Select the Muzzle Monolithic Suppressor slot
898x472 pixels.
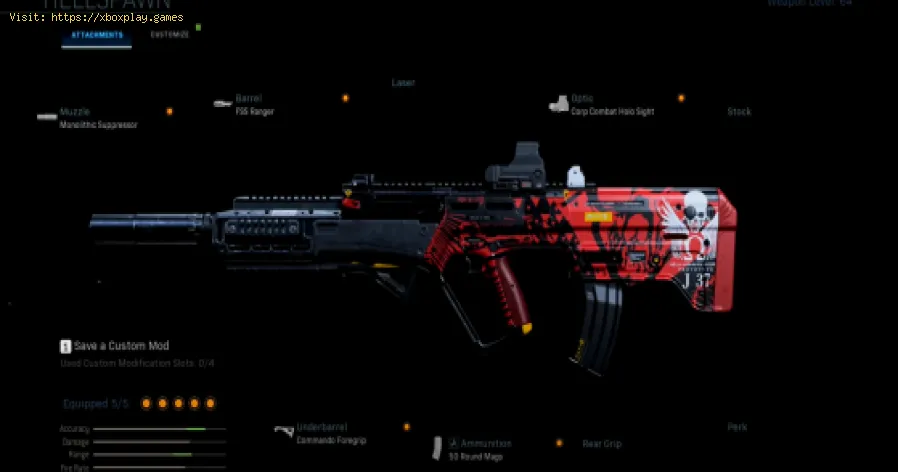(97, 120)
